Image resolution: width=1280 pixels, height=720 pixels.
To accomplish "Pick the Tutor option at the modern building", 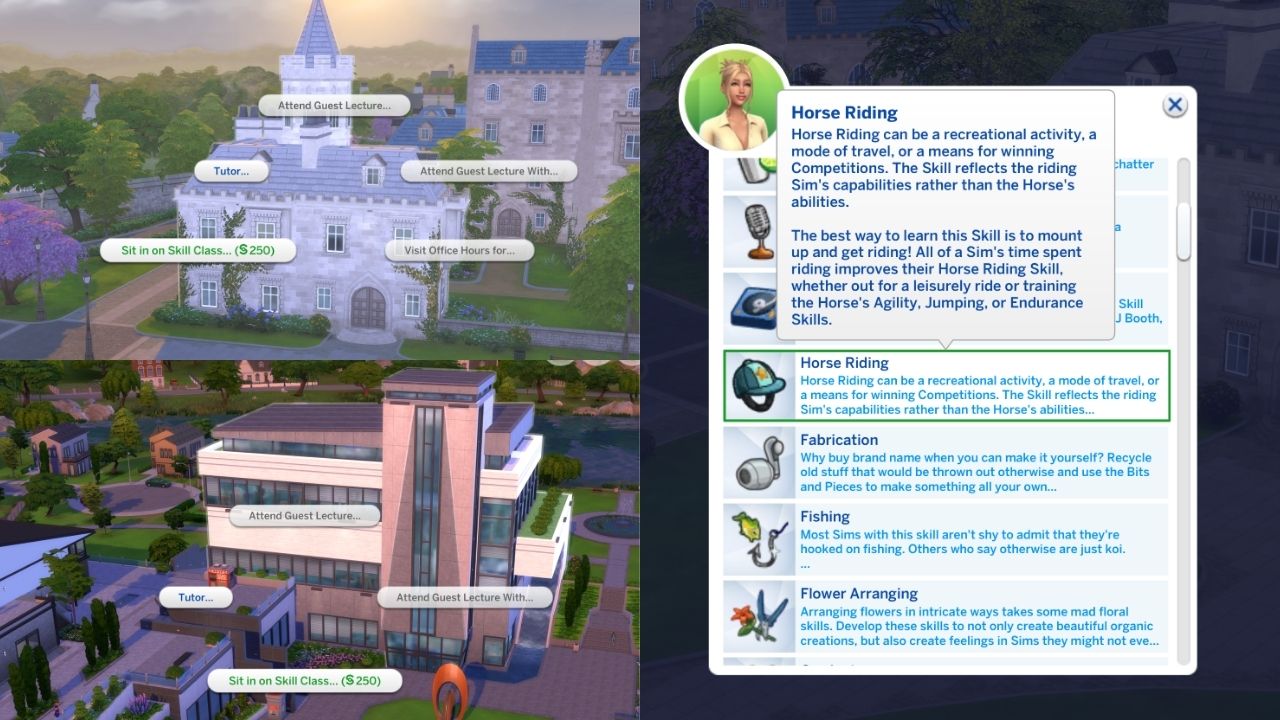I will (x=196, y=597).
